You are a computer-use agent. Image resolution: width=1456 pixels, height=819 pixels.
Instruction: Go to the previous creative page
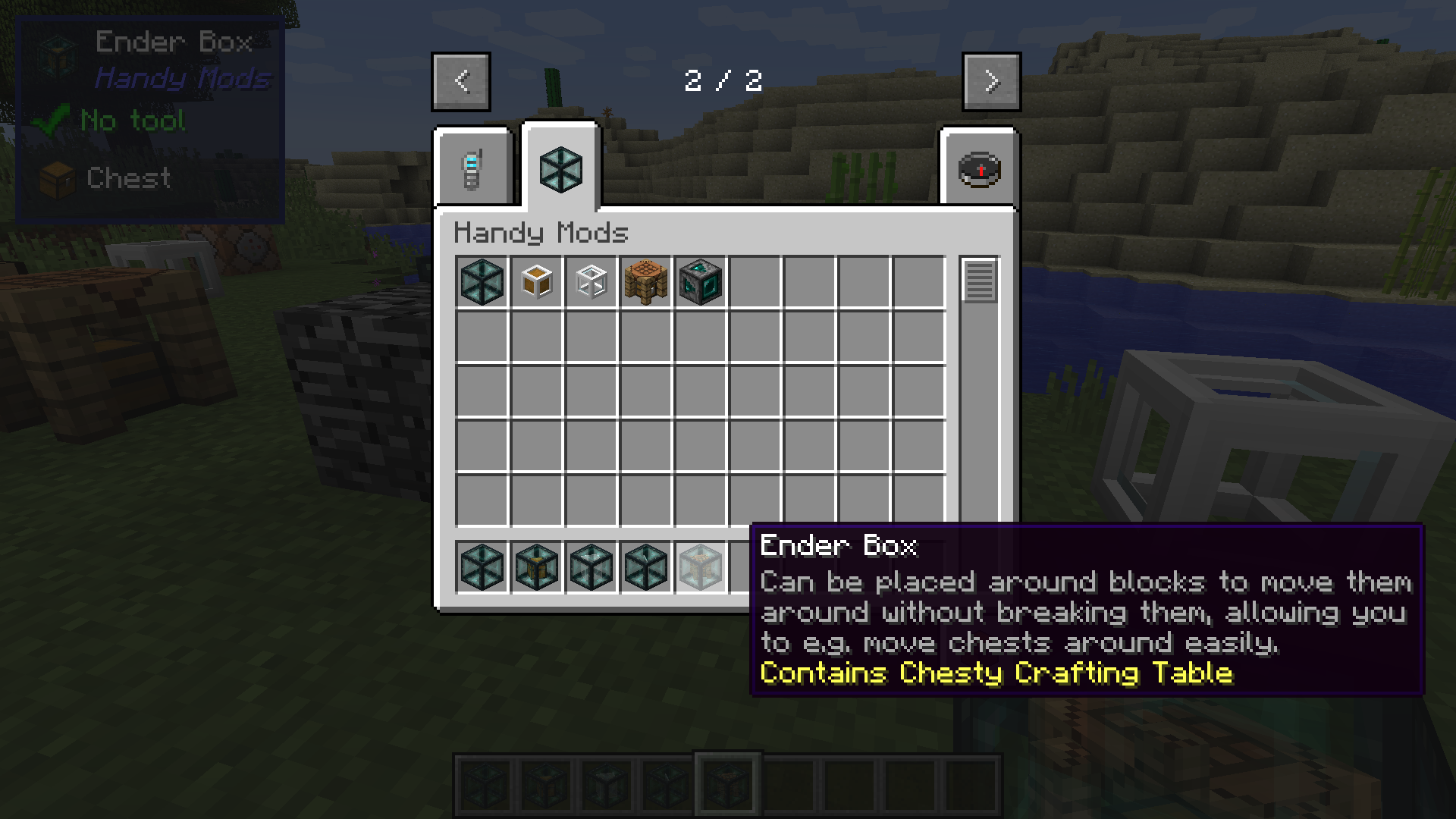pos(461,81)
